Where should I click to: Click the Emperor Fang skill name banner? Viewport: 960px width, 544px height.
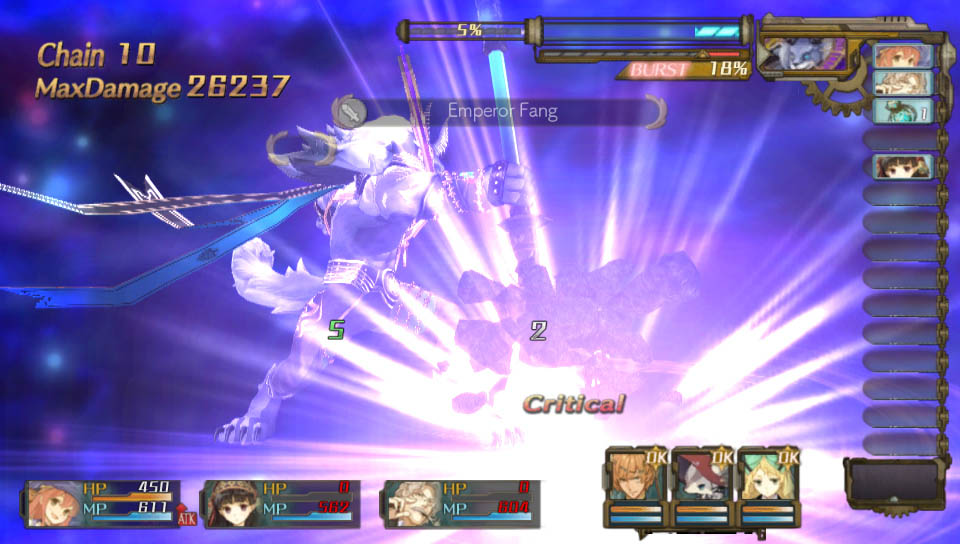(x=502, y=111)
